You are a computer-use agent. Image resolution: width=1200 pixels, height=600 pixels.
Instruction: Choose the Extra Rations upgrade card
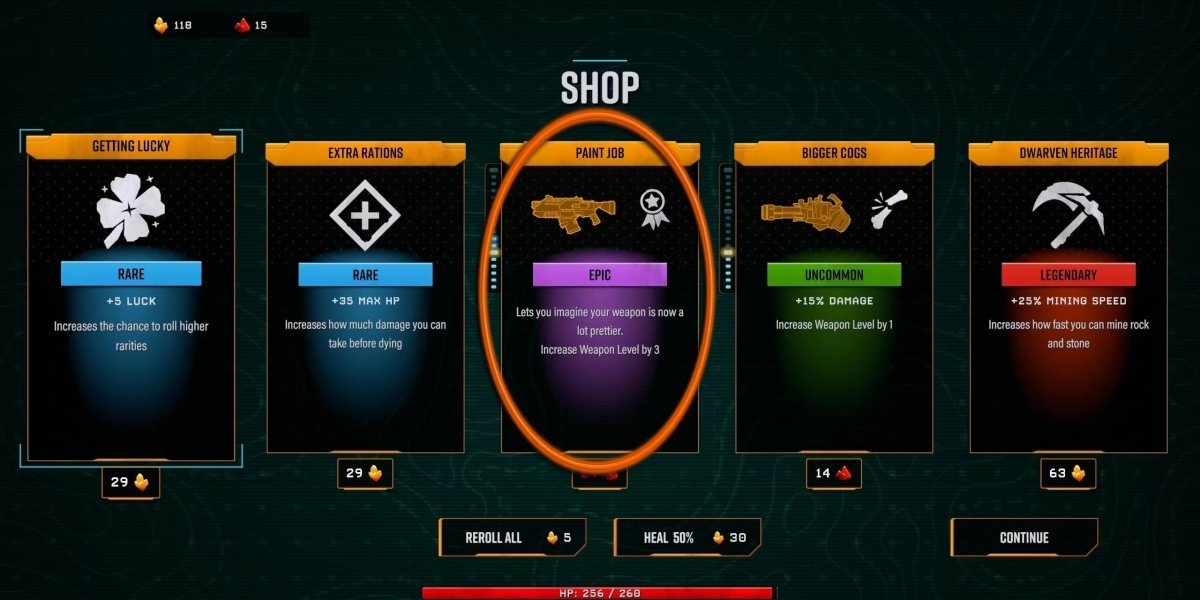(365, 300)
